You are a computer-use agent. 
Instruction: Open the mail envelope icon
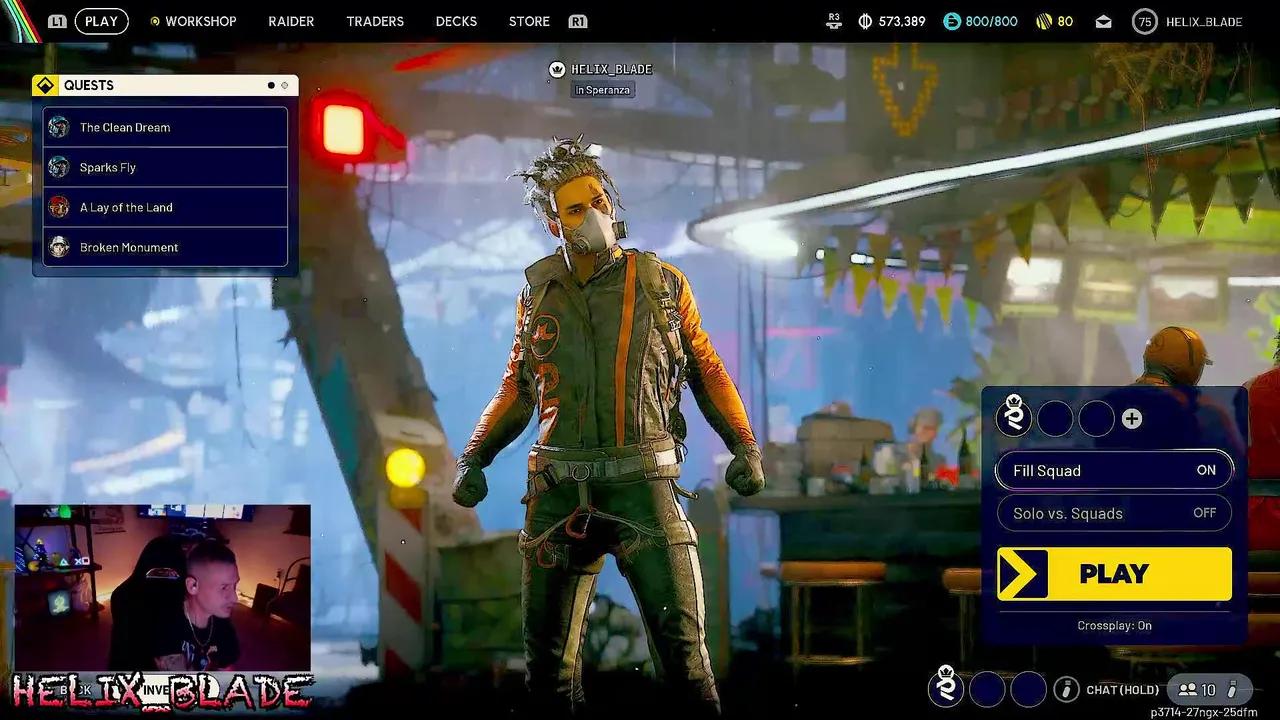1103,20
